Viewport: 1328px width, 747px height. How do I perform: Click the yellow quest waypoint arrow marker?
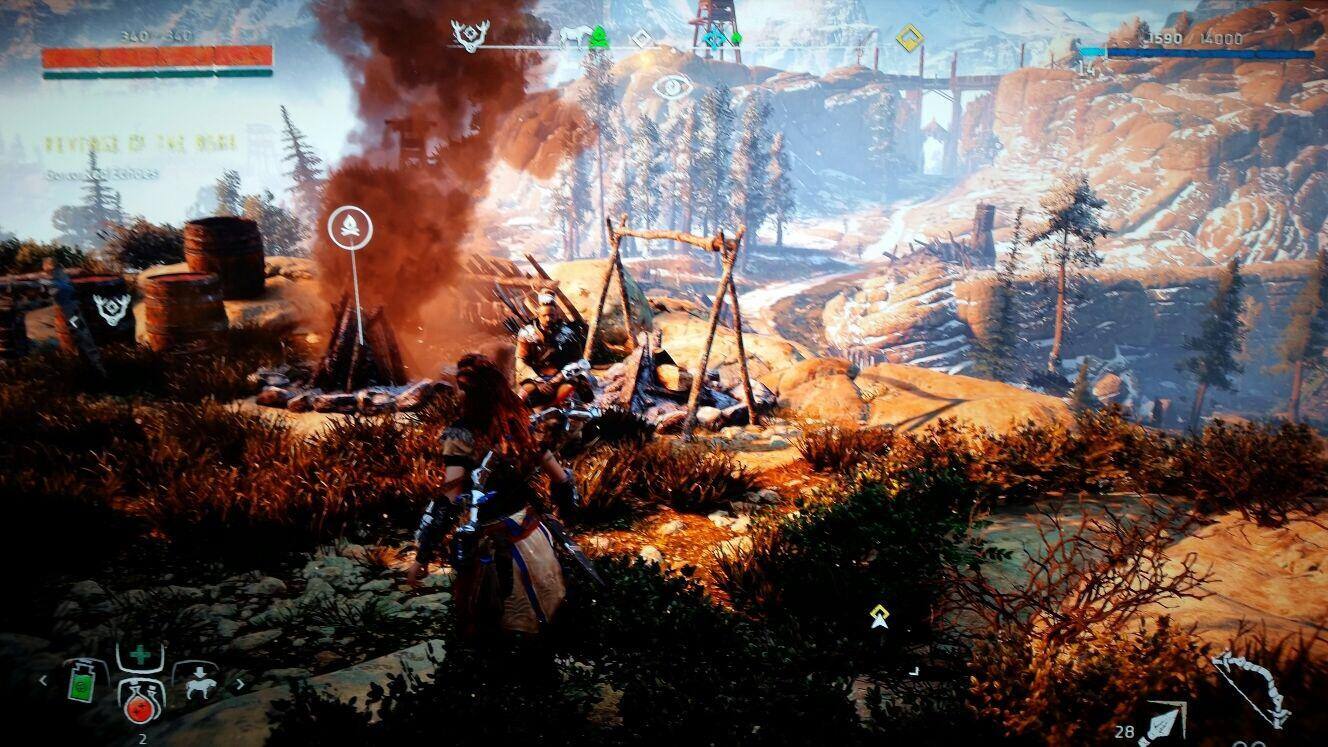879,617
